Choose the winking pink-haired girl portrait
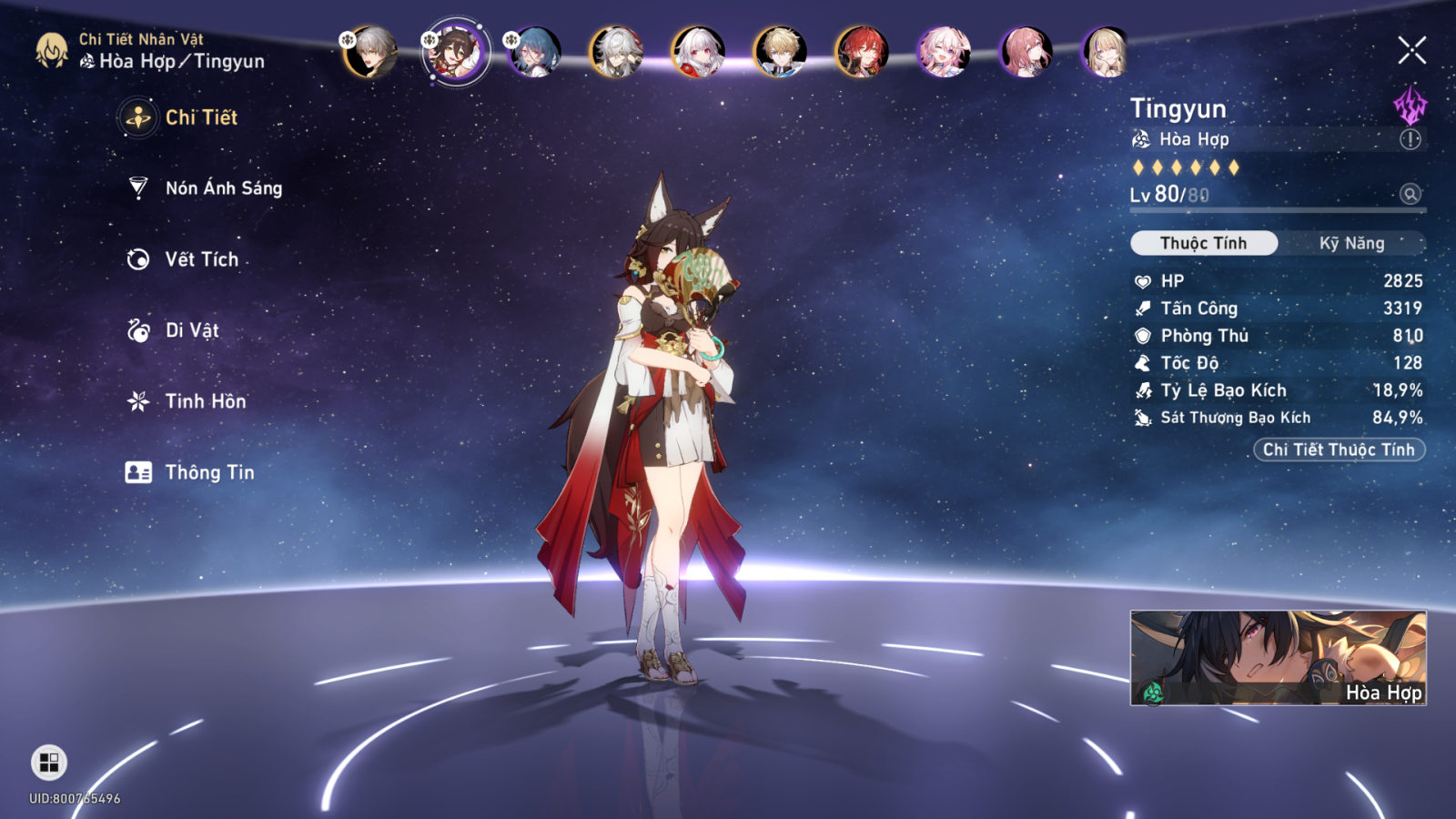The height and width of the screenshot is (819, 1456). click(944, 52)
